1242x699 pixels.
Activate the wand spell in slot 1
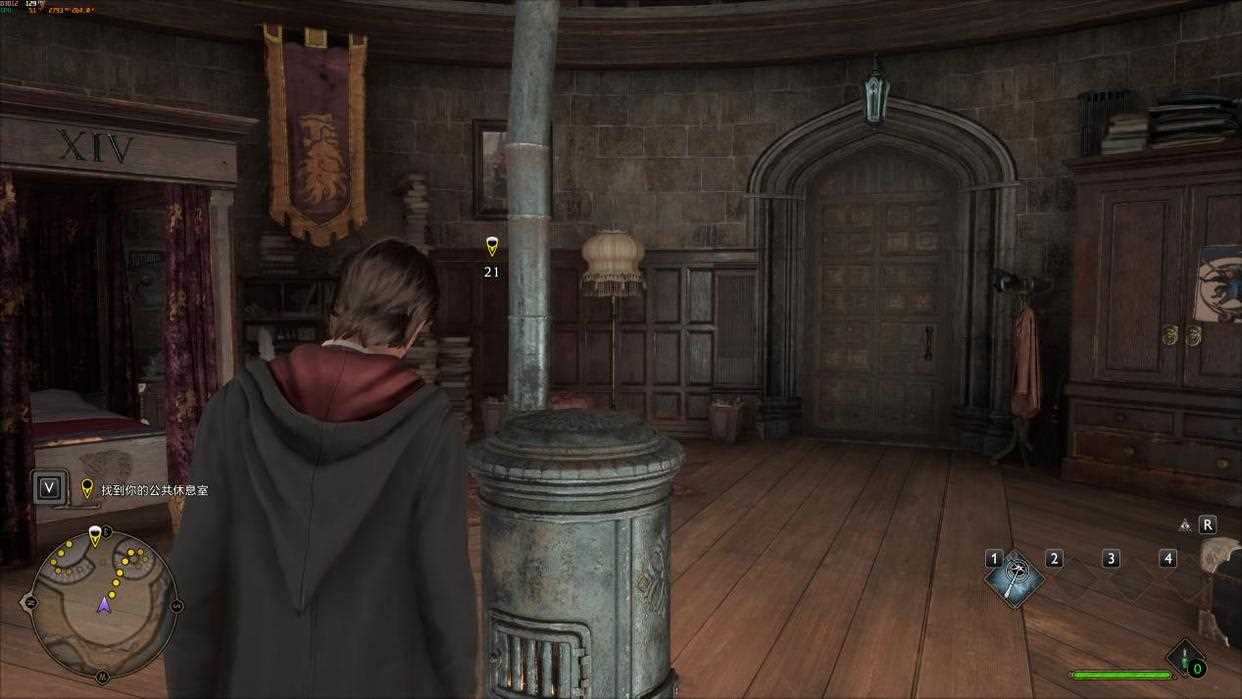(1016, 578)
